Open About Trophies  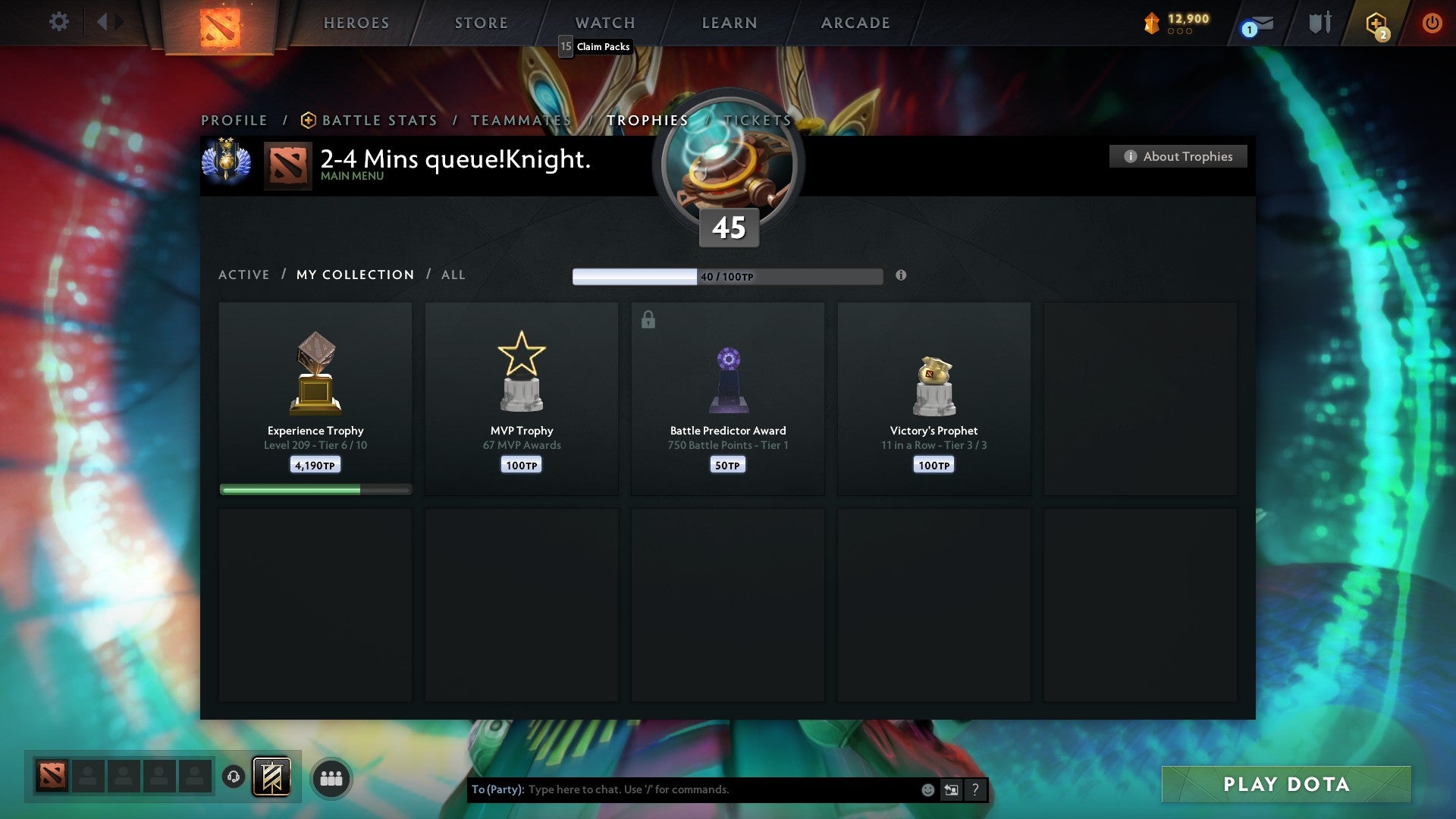tap(1178, 156)
